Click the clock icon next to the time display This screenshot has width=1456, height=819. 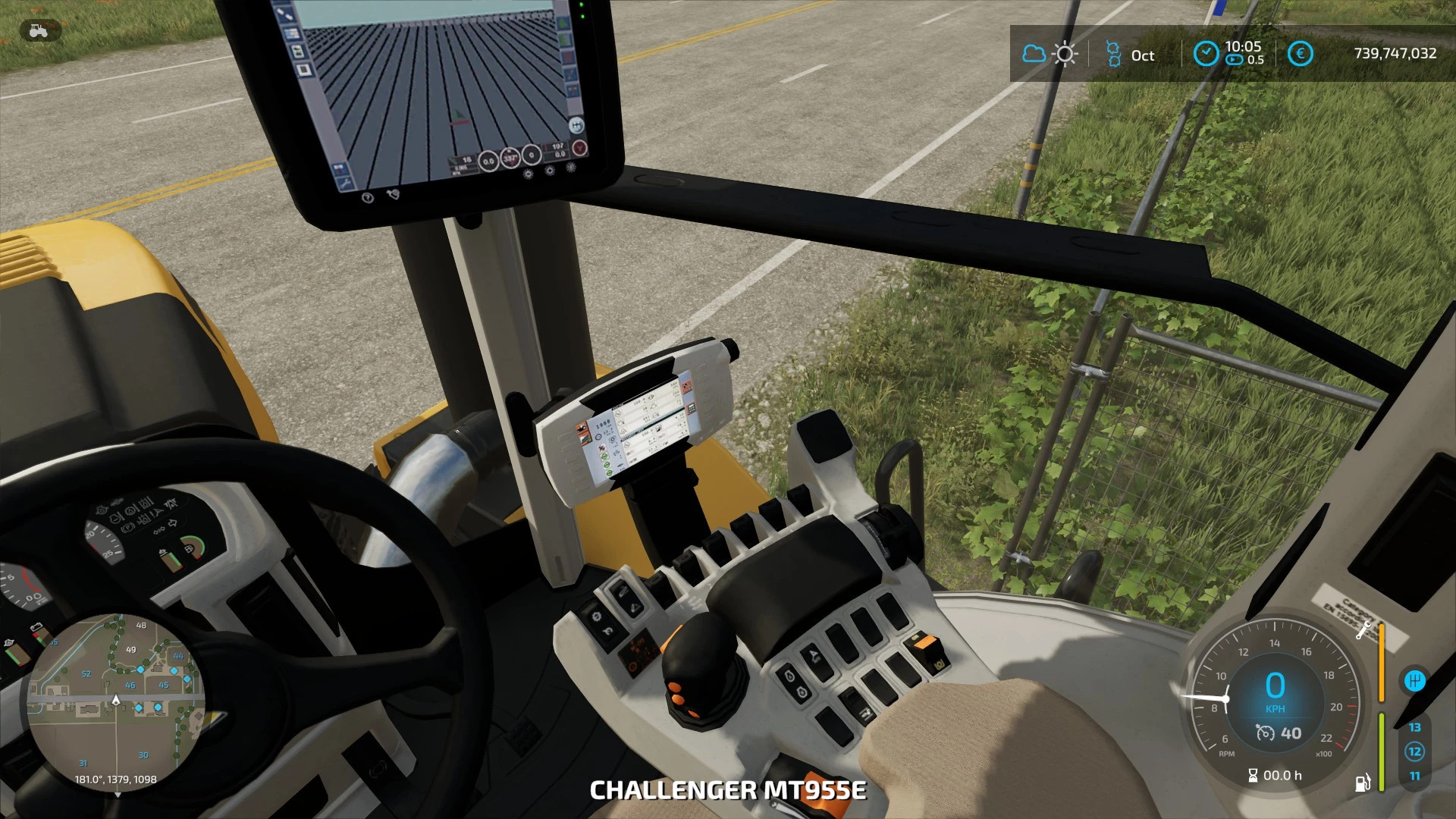point(1206,53)
